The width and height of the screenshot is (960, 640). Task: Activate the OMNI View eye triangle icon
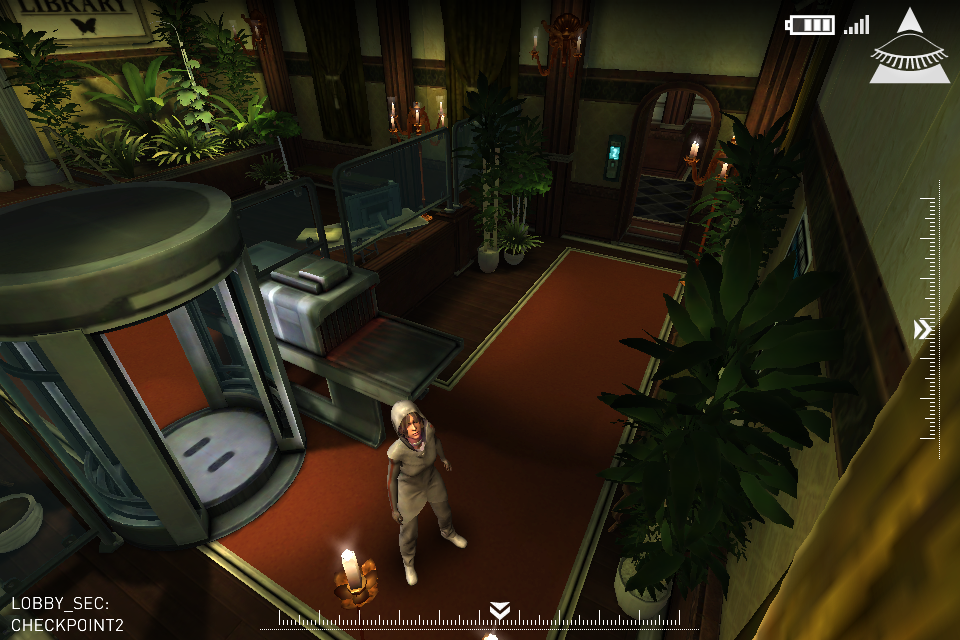(908, 50)
